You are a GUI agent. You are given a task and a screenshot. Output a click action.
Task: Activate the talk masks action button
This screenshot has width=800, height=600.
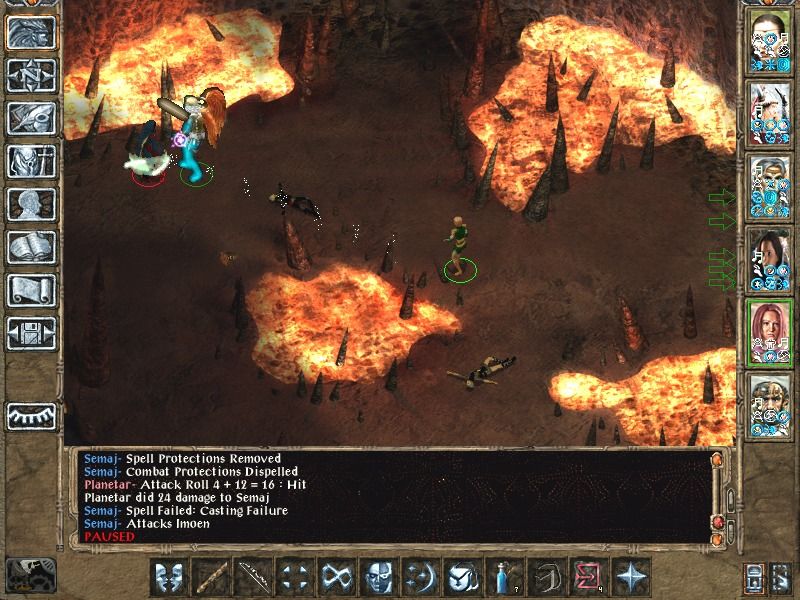coord(170,577)
